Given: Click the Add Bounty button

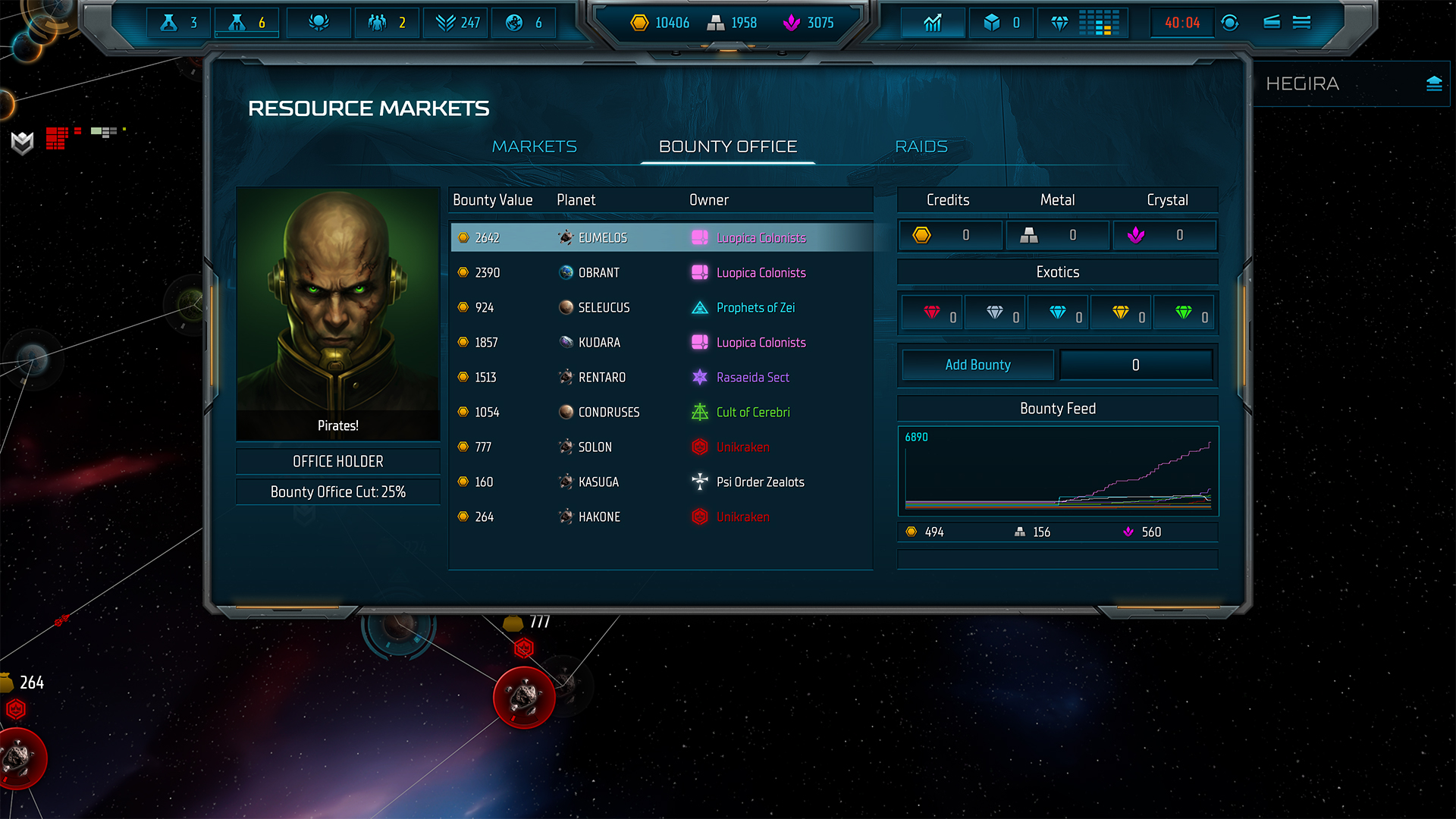Looking at the screenshot, I should pyautogui.click(x=977, y=365).
